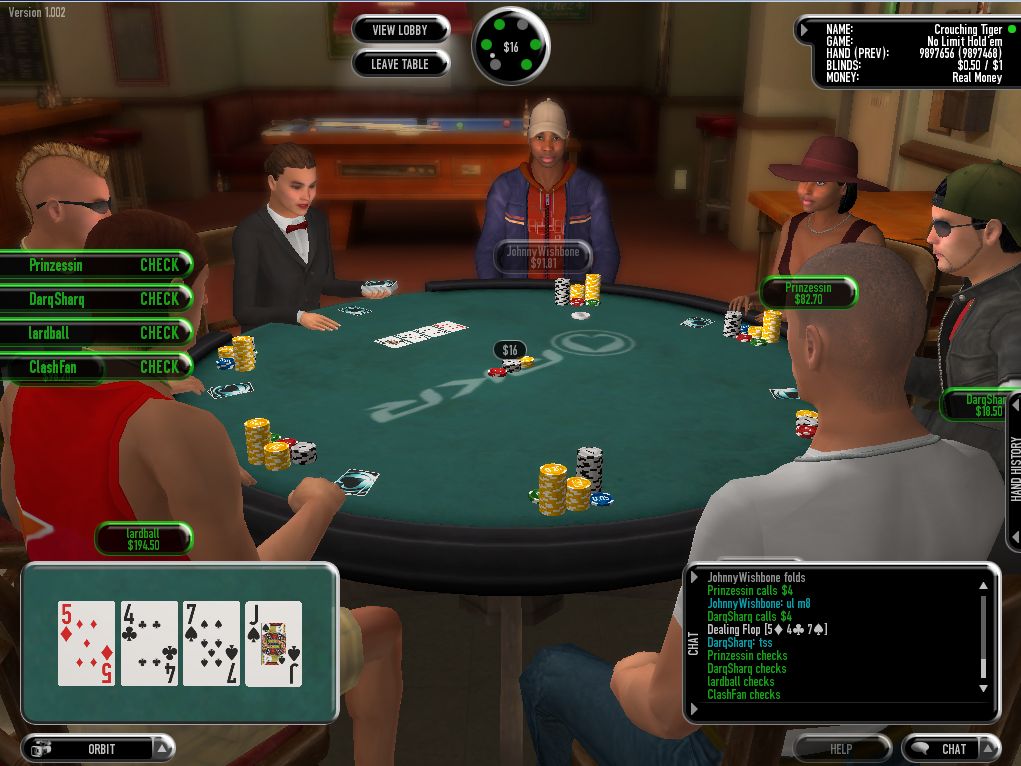1021x766 pixels.
Task: Click the chat log scroll-up arrow
Action: tap(984, 587)
